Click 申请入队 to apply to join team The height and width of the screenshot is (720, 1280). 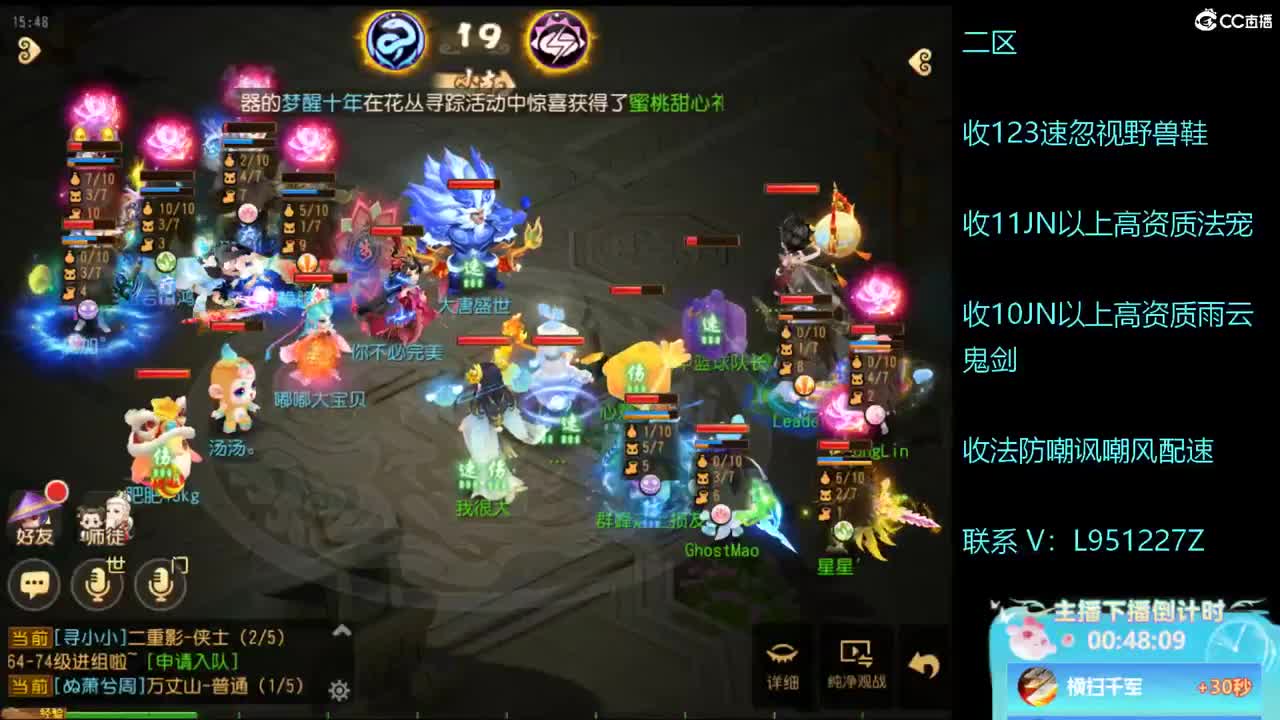(191, 659)
